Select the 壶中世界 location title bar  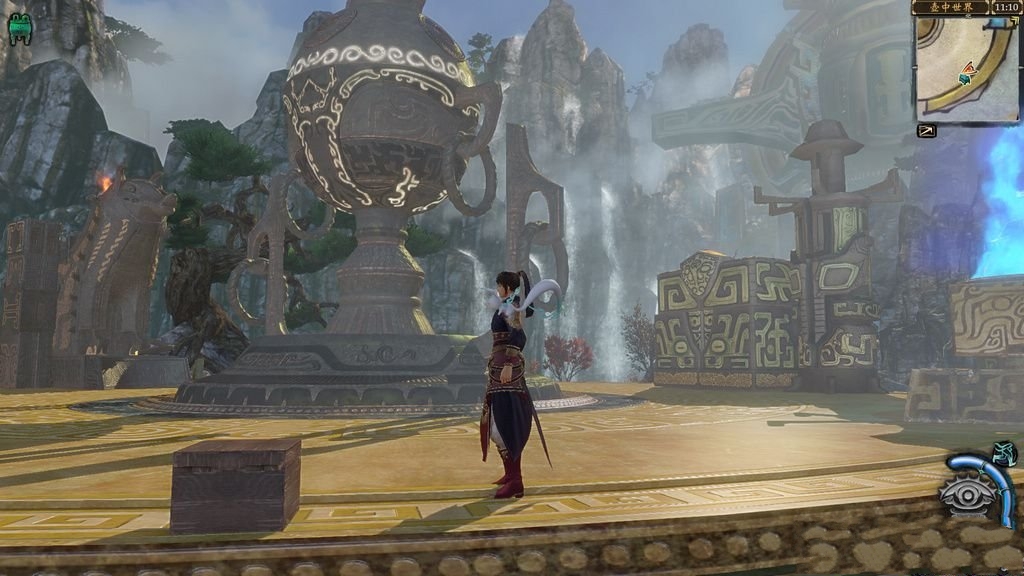(x=950, y=7)
